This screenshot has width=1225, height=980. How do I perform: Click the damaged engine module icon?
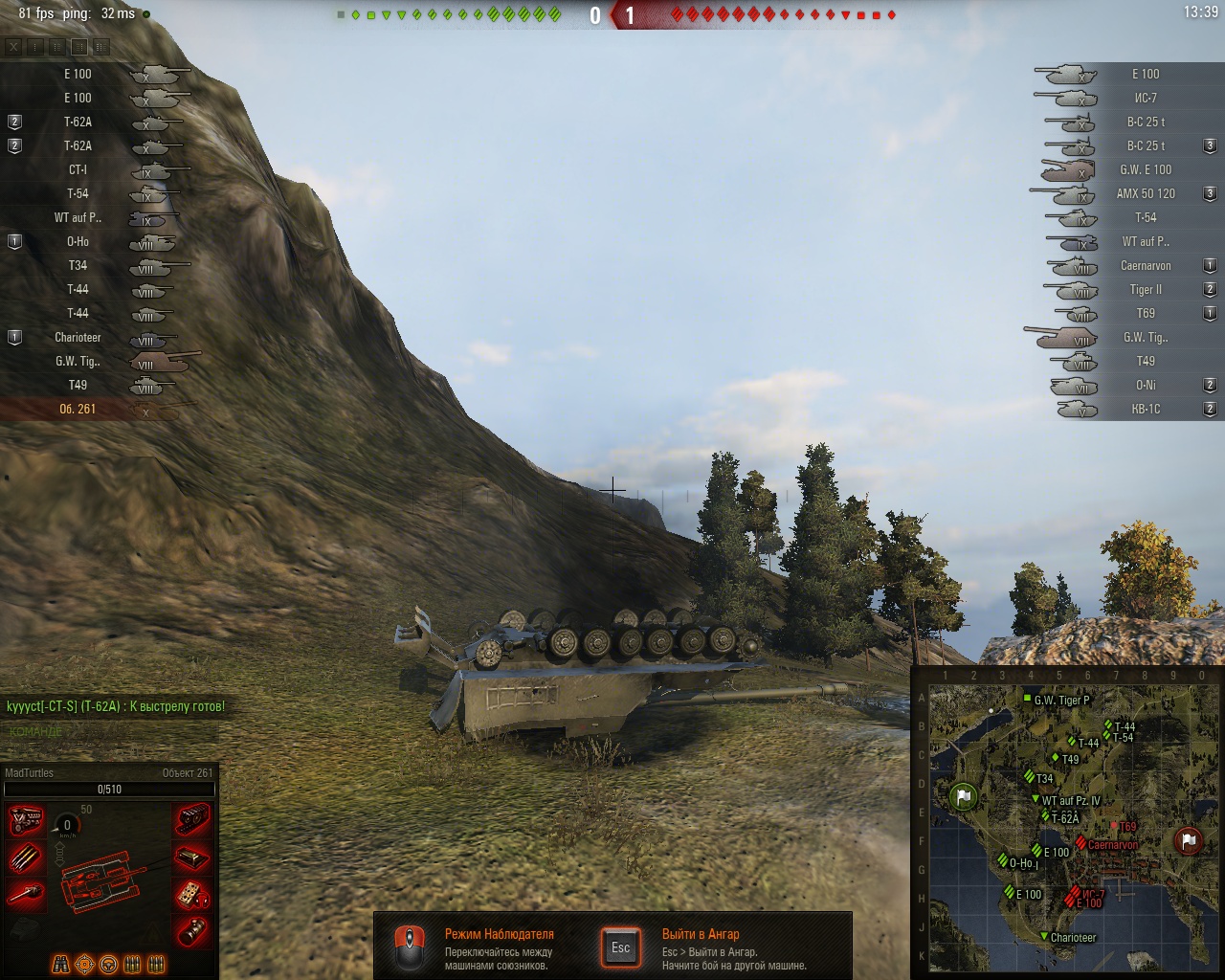[x=26, y=820]
